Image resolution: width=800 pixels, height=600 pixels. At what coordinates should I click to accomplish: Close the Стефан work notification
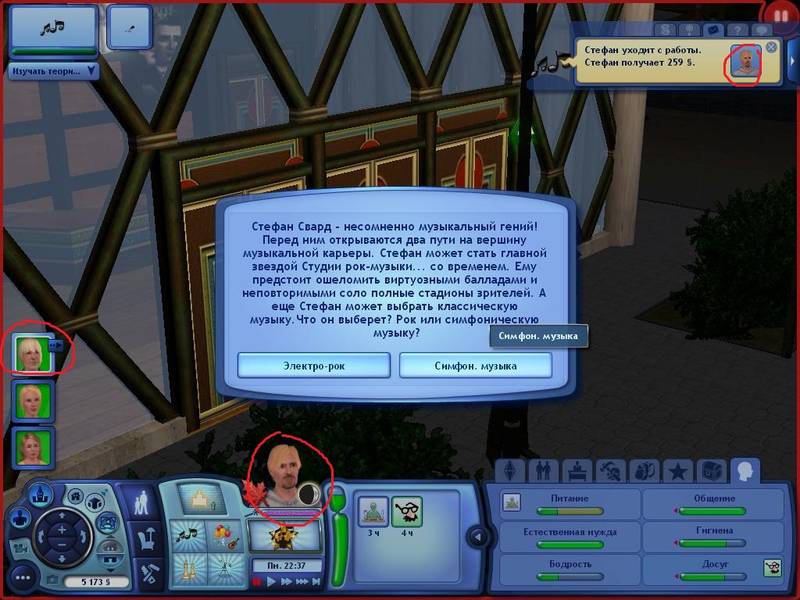point(771,47)
